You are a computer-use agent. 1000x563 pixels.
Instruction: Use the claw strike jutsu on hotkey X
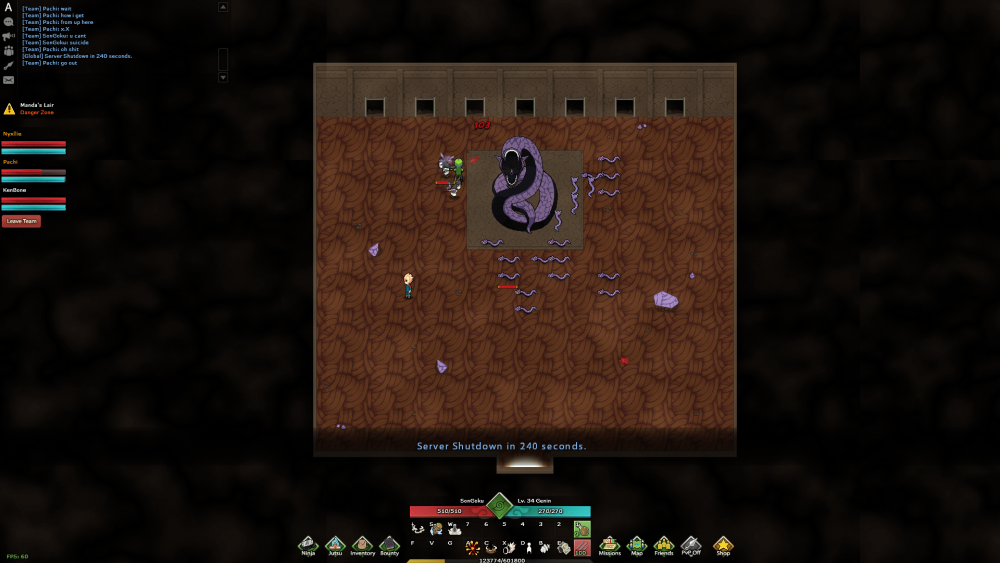509,548
